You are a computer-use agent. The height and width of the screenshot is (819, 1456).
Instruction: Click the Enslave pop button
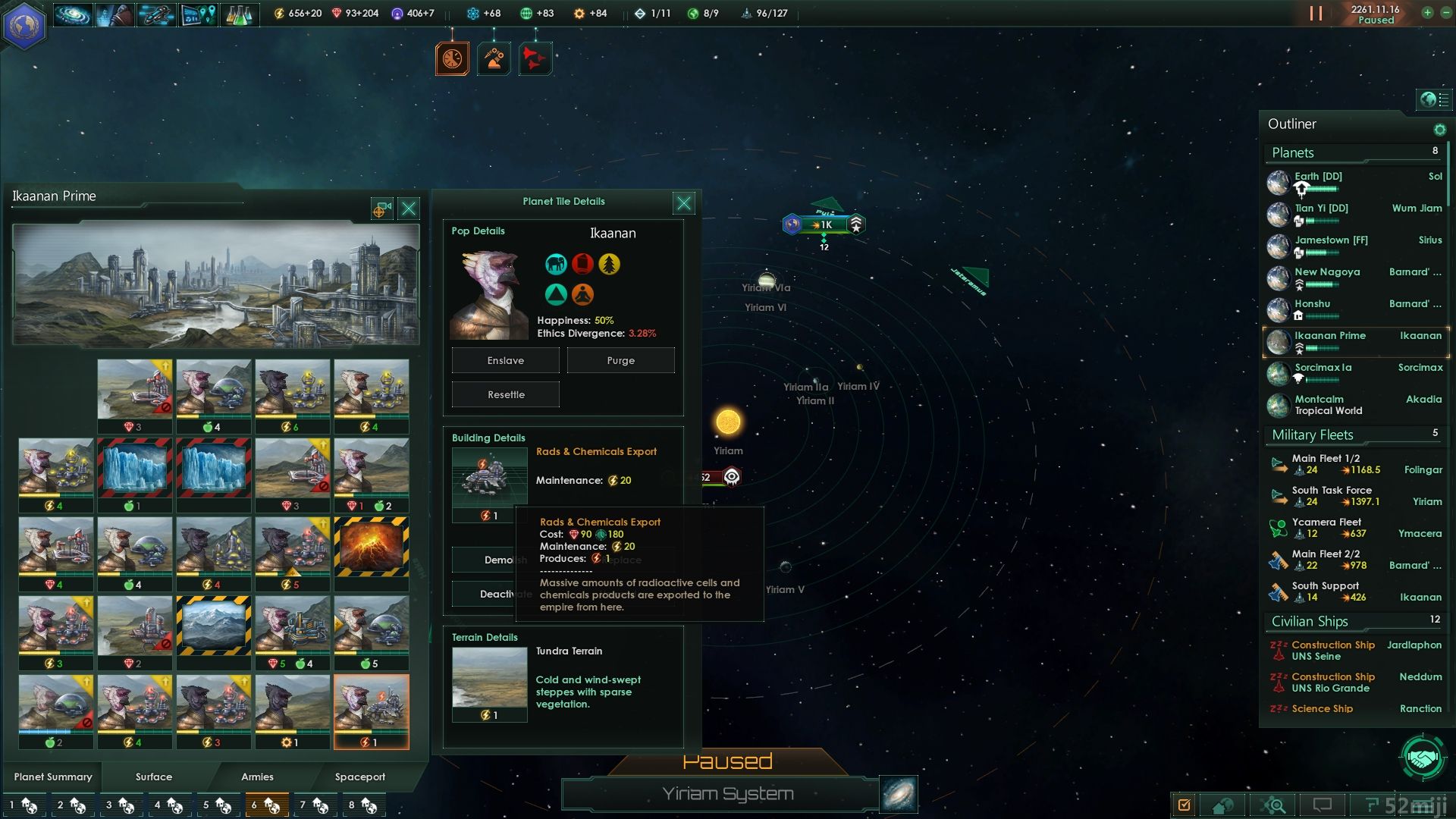coord(505,360)
